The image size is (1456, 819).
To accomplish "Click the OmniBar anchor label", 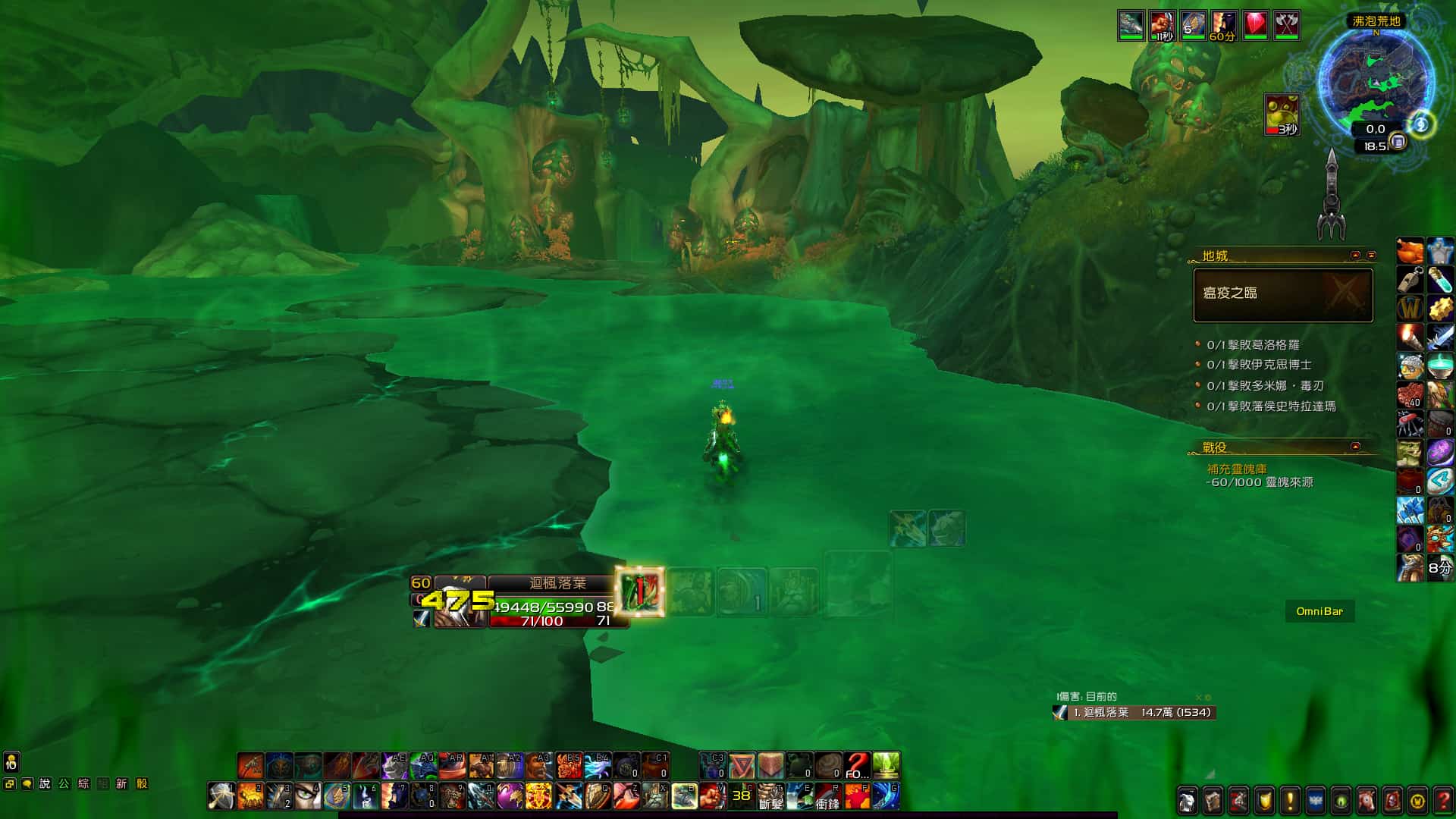I will [x=1319, y=611].
